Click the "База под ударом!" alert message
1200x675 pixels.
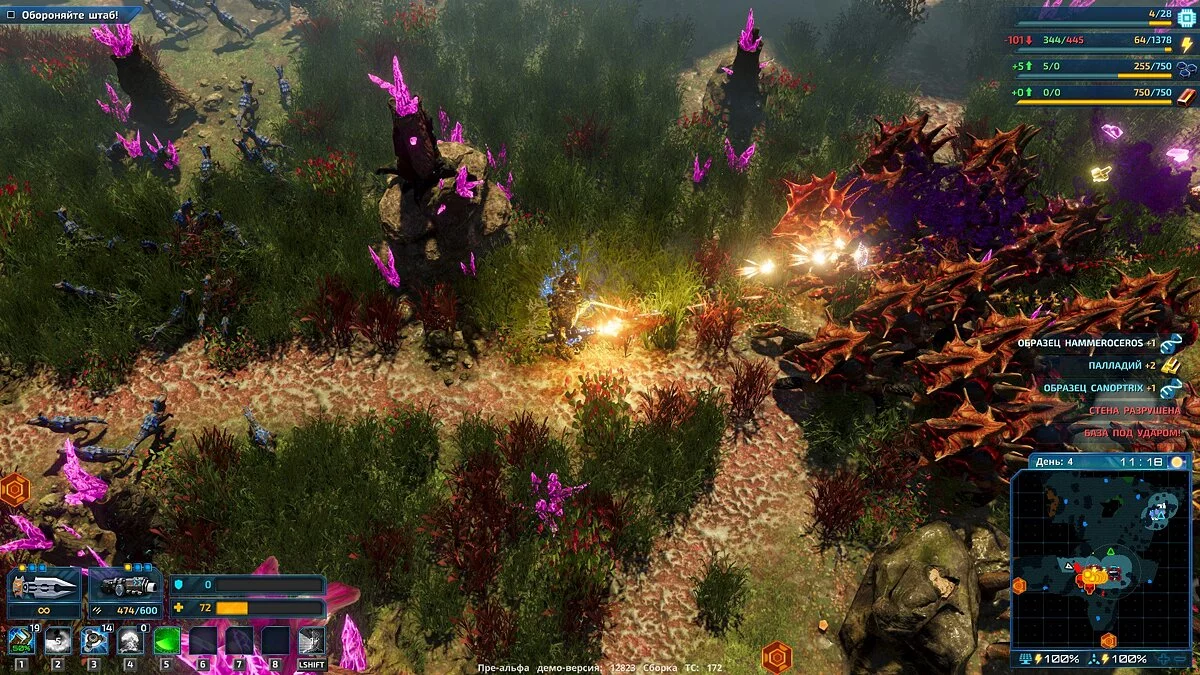[1132, 433]
